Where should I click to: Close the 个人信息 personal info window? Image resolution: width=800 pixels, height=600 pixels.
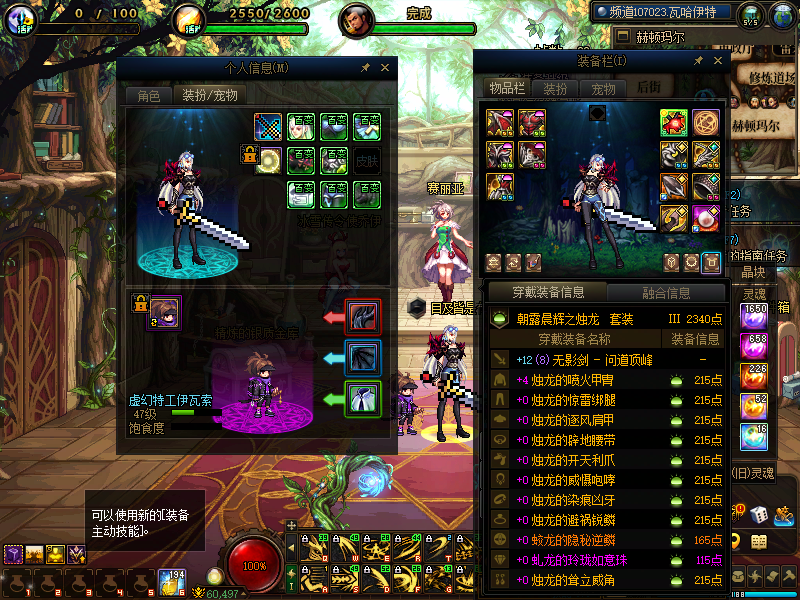tap(387, 68)
